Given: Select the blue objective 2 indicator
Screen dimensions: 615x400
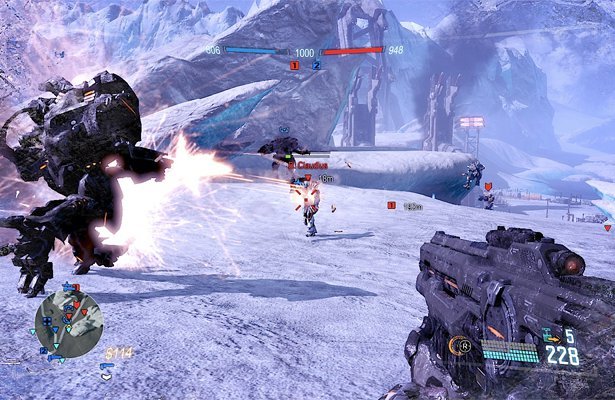Looking at the screenshot, I should 316,66.
